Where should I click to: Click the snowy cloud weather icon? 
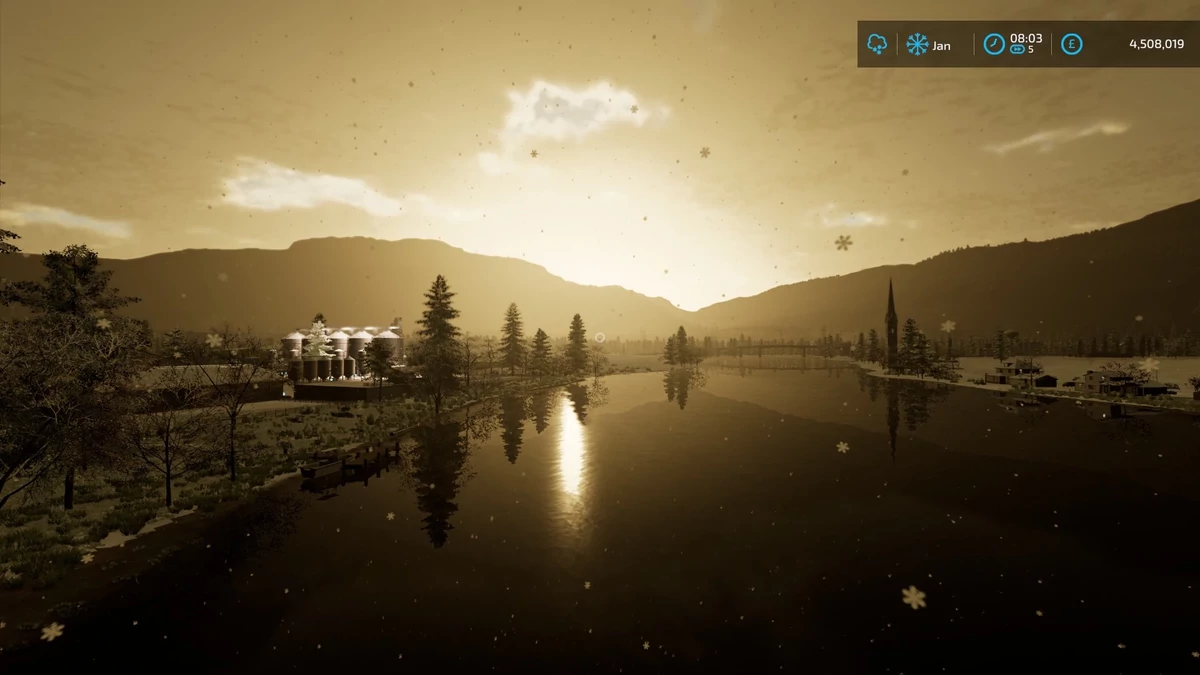click(x=877, y=44)
